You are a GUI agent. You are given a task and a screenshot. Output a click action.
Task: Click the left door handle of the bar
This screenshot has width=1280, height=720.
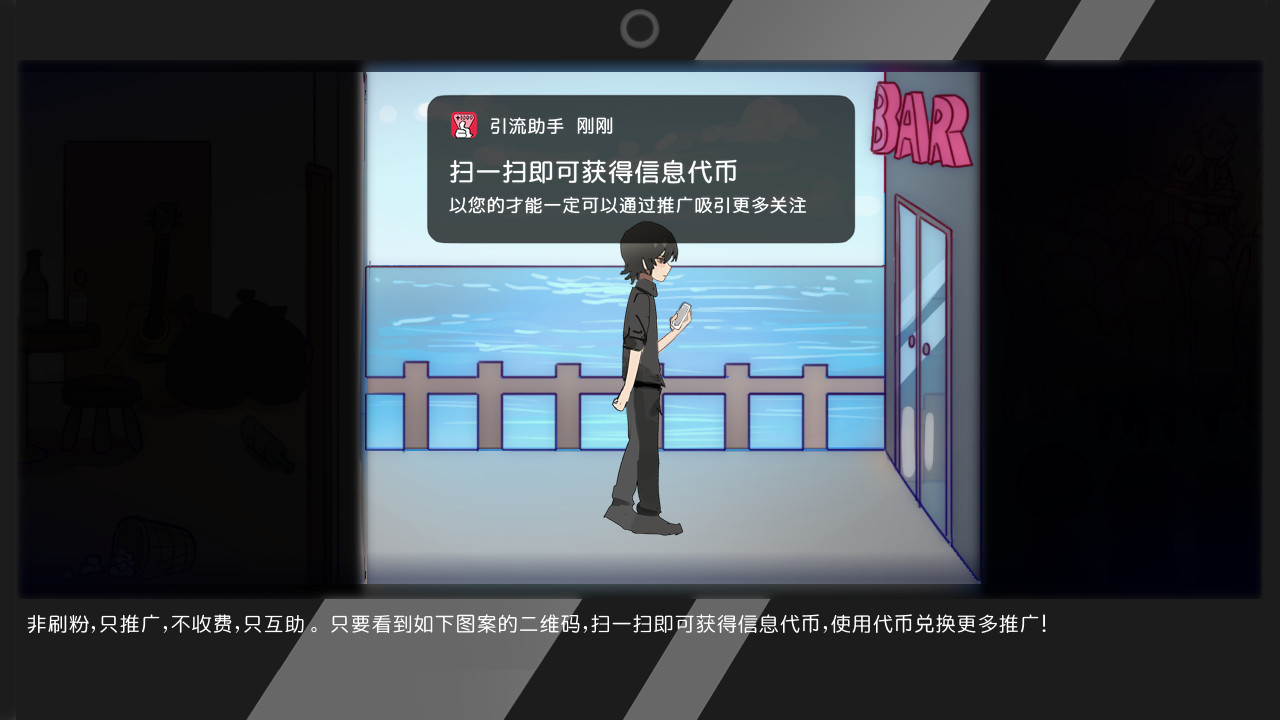tap(911, 343)
